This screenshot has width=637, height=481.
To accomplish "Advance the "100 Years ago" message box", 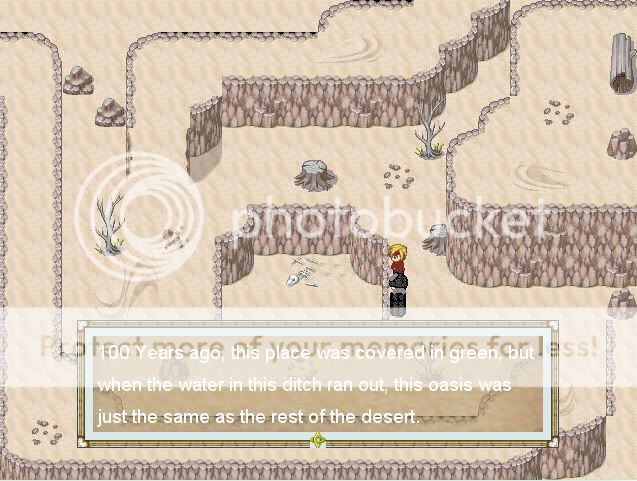I will [316, 384].
